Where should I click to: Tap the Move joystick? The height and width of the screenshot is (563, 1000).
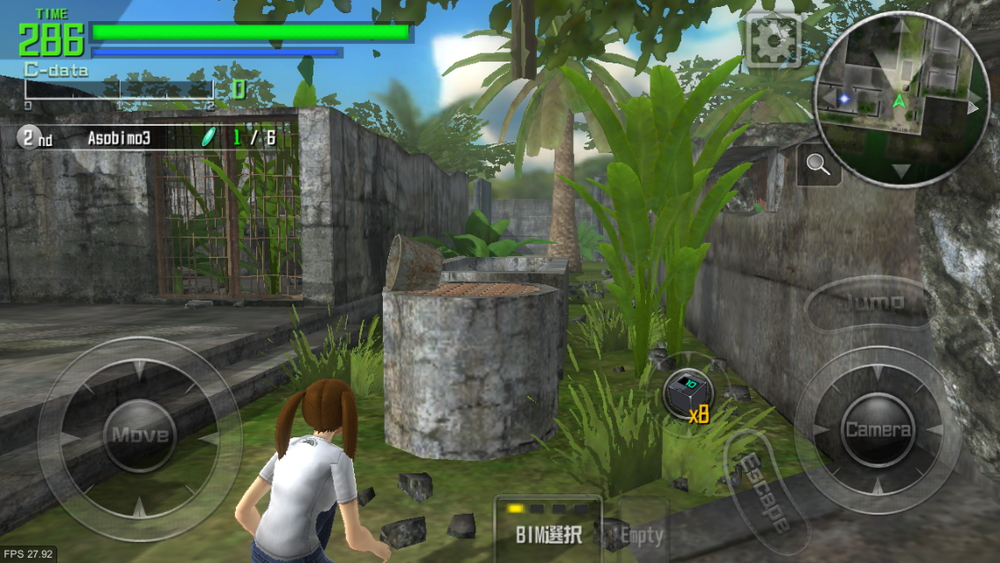pos(139,436)
